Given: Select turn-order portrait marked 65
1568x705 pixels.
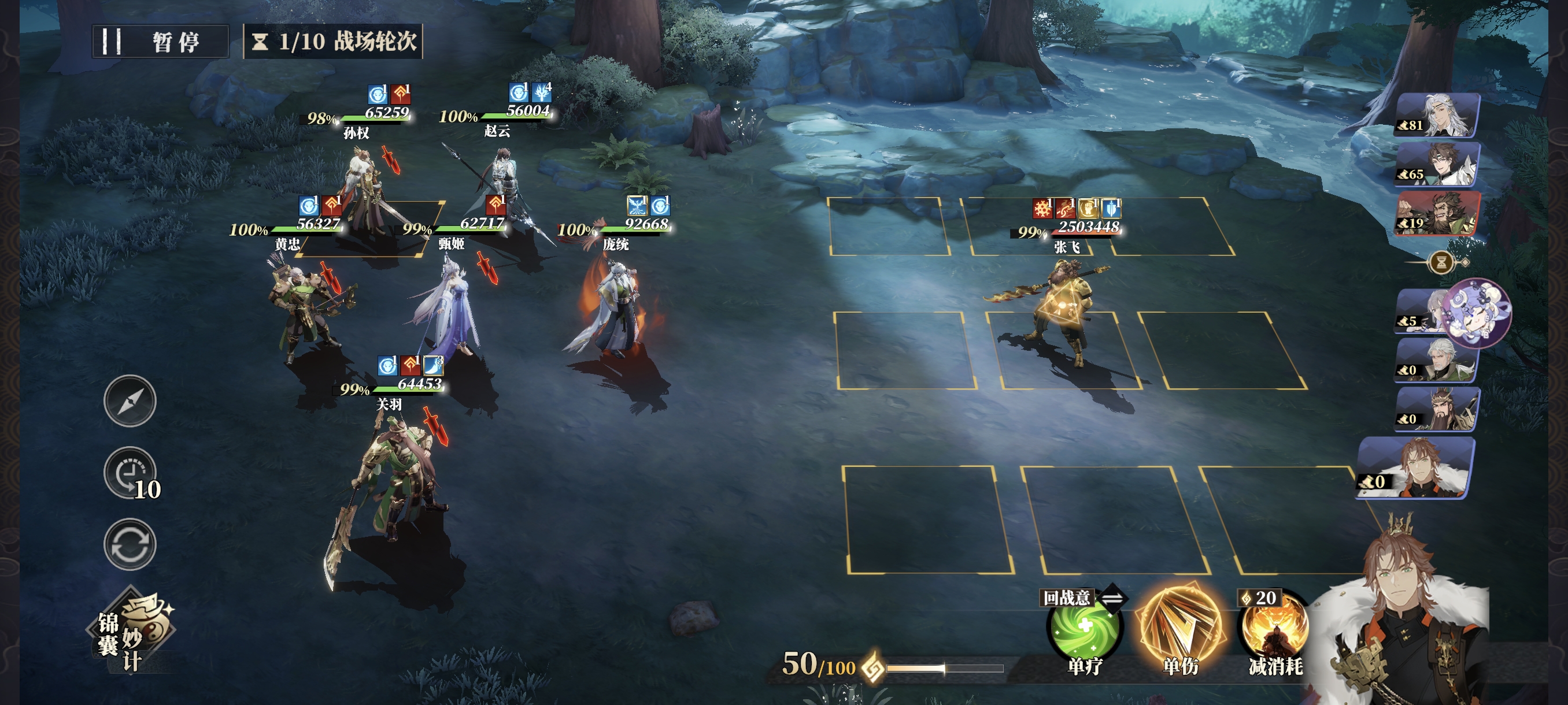Looking at the screenshot, I should point(1437,164).
